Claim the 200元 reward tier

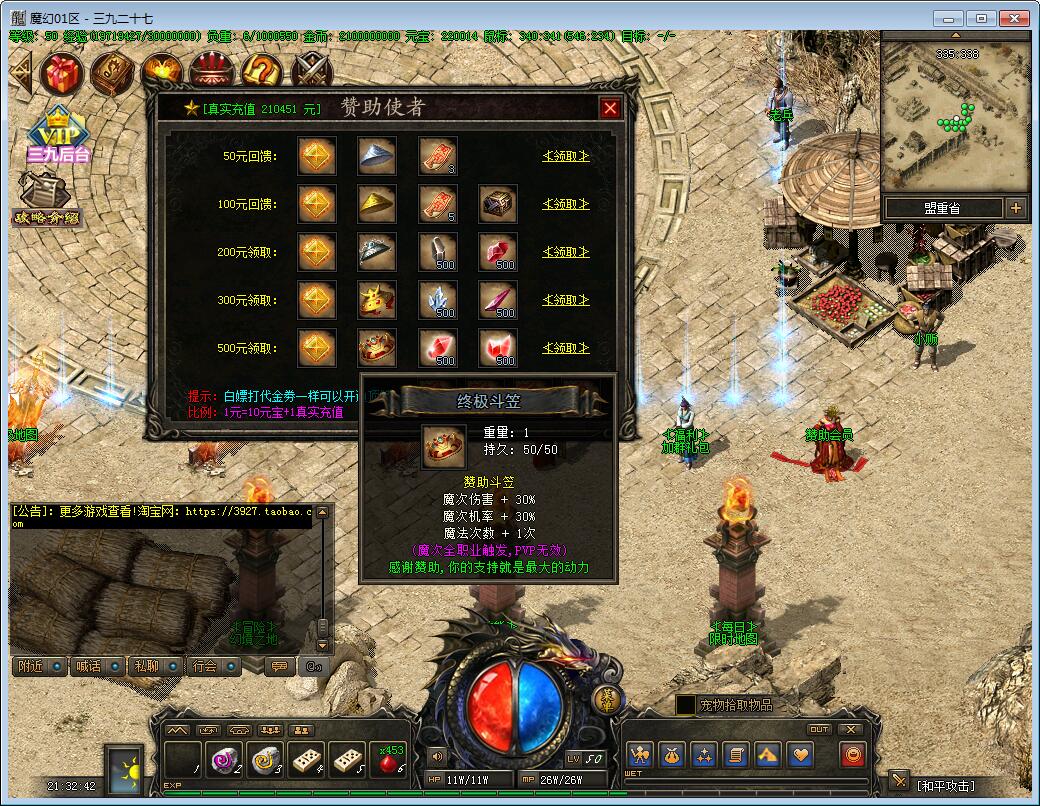[x=565, y=252]
